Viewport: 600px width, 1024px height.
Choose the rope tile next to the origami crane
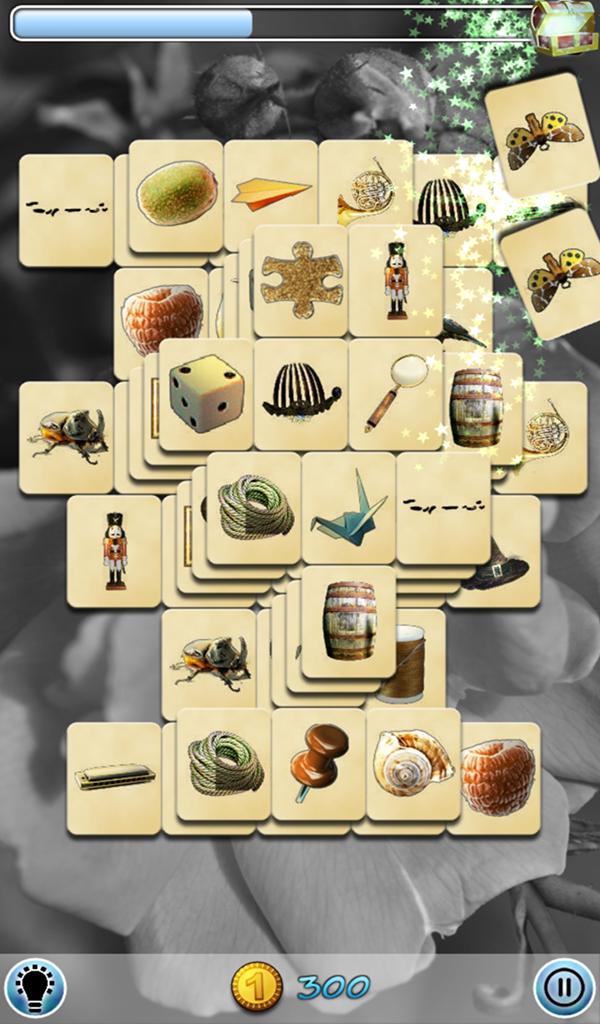(255, 507)
